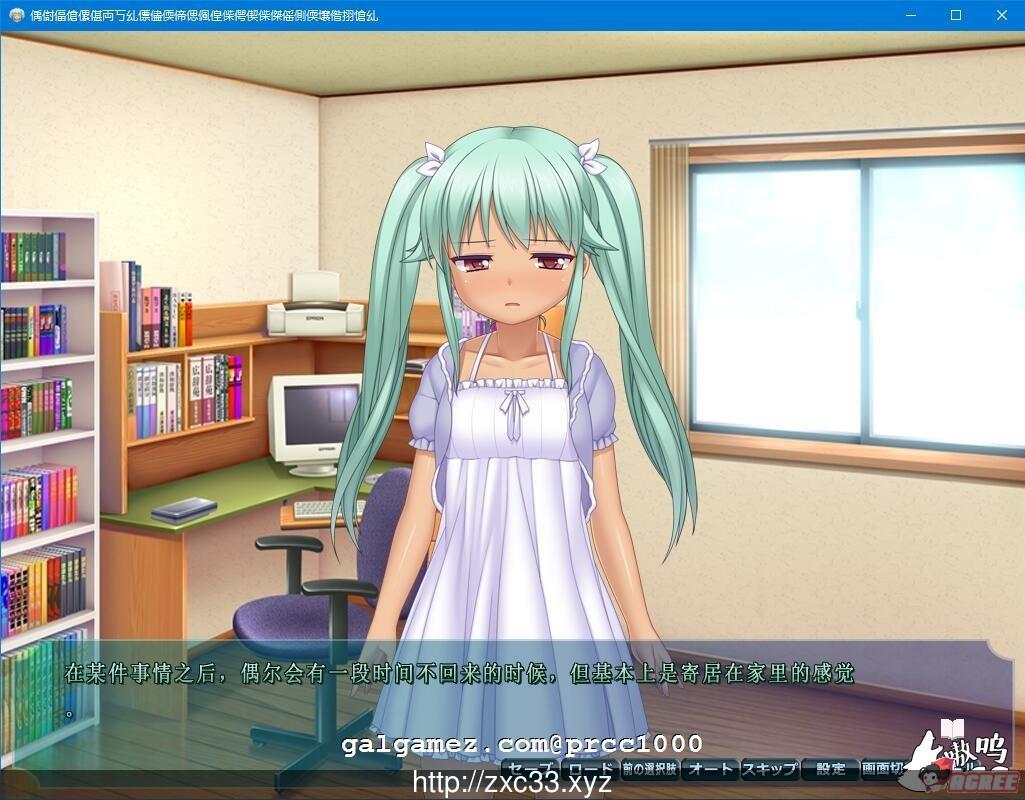
Task: Advance the dialogue text box
Action: tap(500, 690)
